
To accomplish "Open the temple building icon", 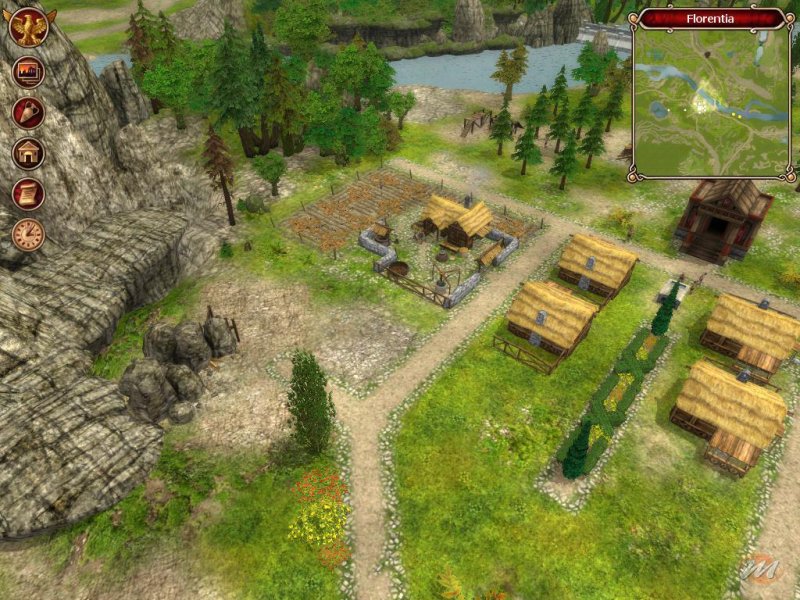I will click(28, 153).
